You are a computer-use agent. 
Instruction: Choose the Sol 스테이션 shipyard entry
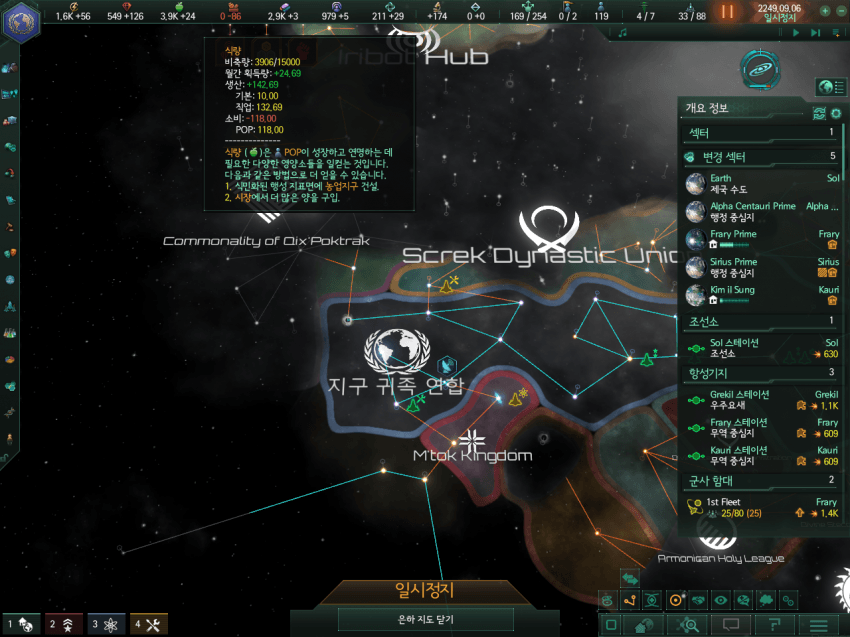762,348
